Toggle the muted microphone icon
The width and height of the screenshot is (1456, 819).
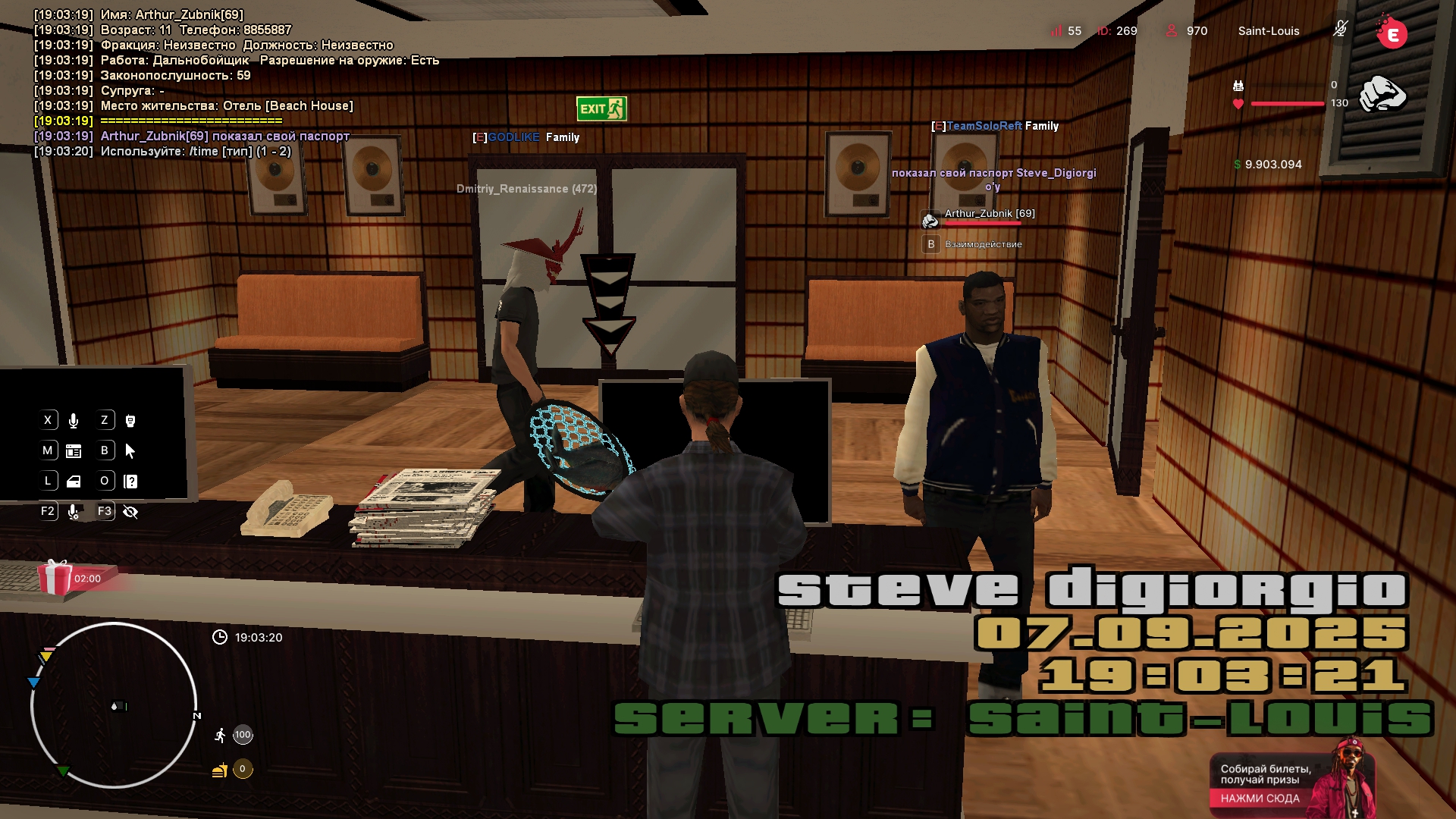(1340, 30)
